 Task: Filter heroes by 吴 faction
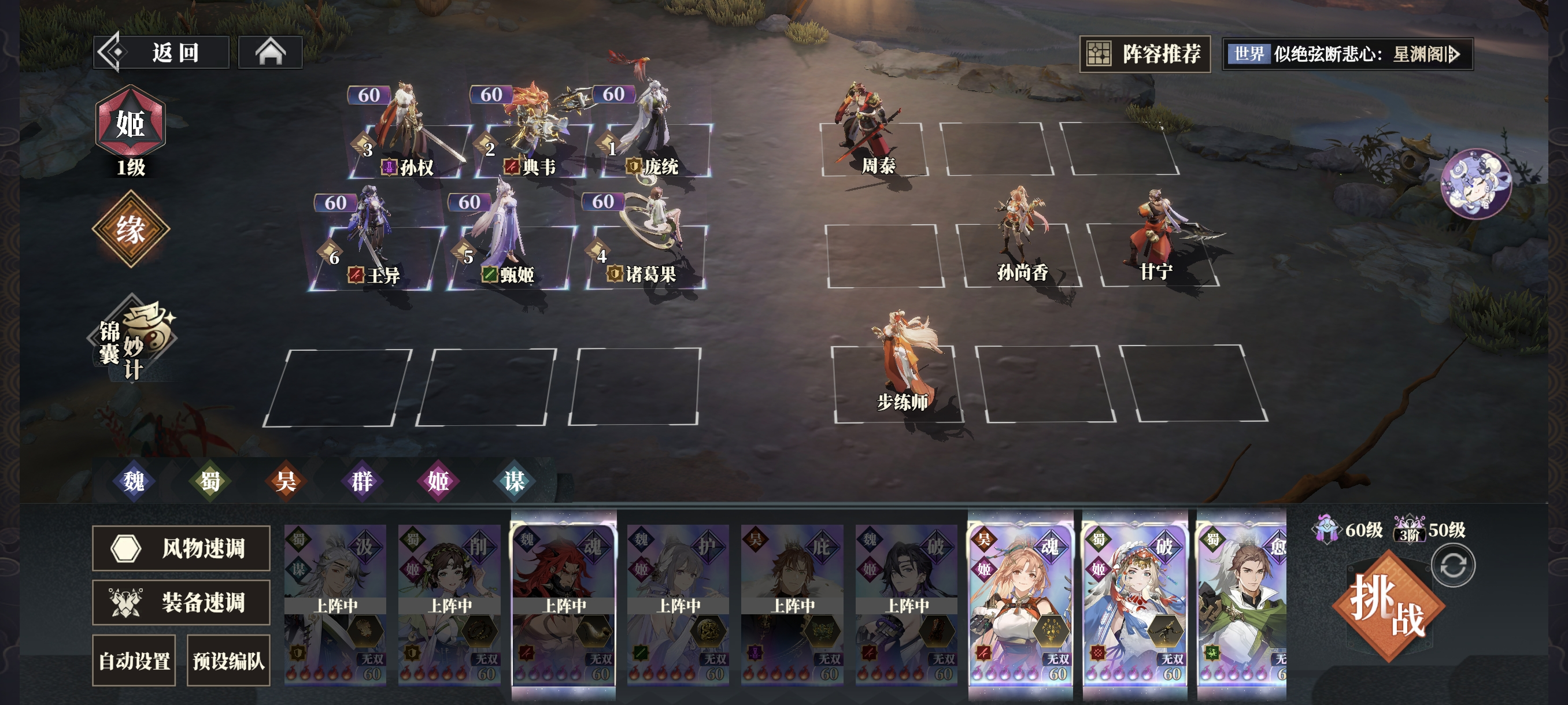[286, 481]
